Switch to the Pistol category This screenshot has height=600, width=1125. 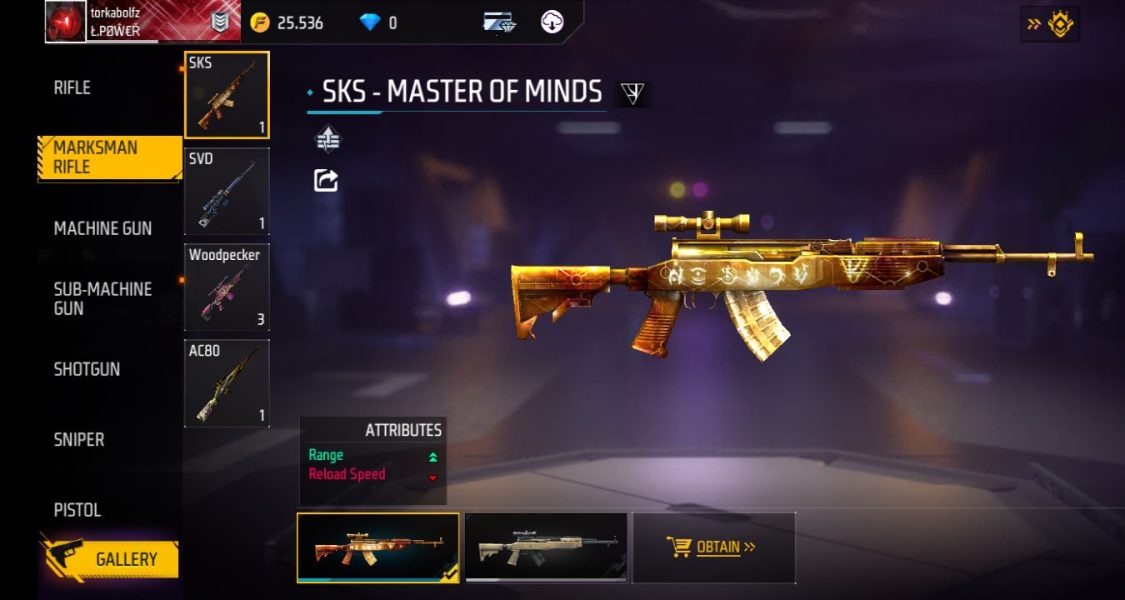click(77, 510)
